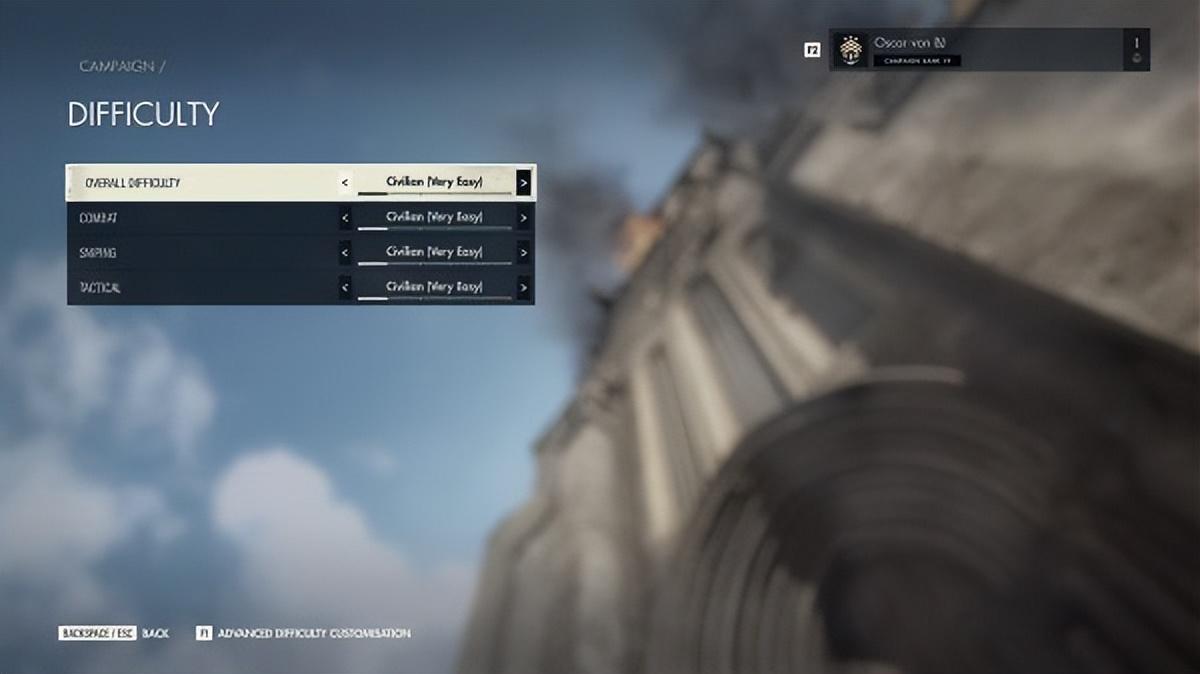The height and width of the screenshot is (674, 1200).
Task: Open the player profile card
Action: 988,49
